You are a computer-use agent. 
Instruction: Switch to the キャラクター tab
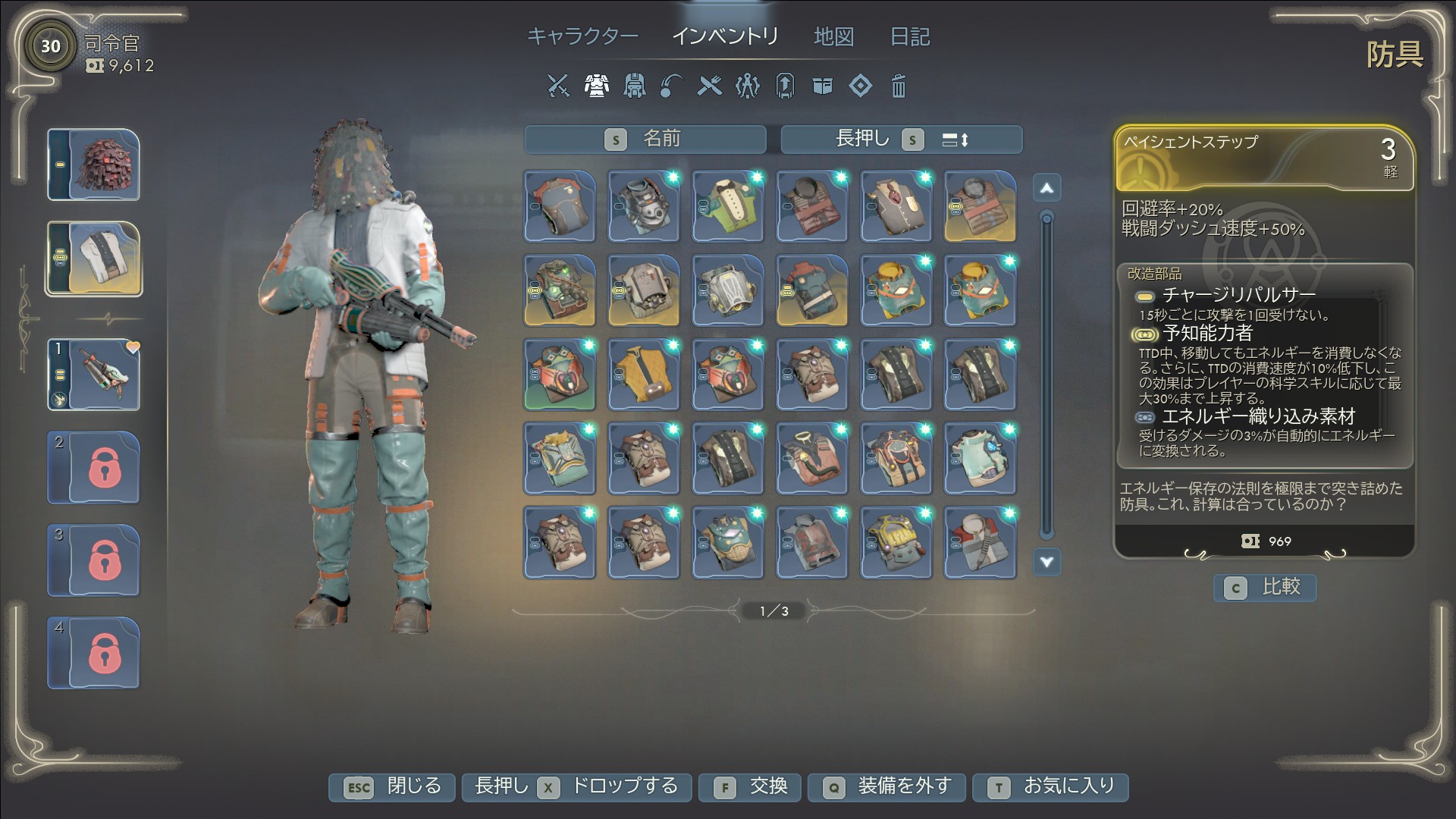pyautogui.click(x=582, y=36)
